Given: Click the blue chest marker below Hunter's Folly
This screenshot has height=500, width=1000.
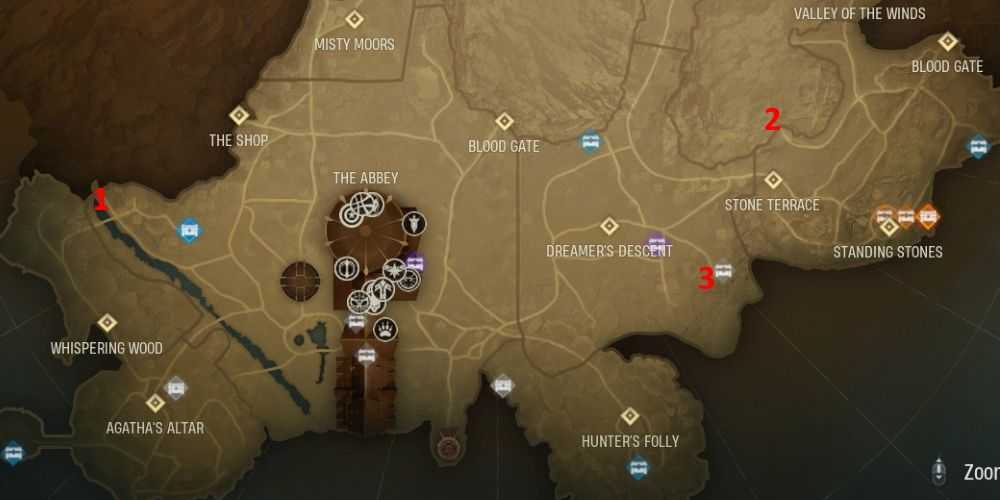Looking at the screenshot, I should tap(638, 466).
